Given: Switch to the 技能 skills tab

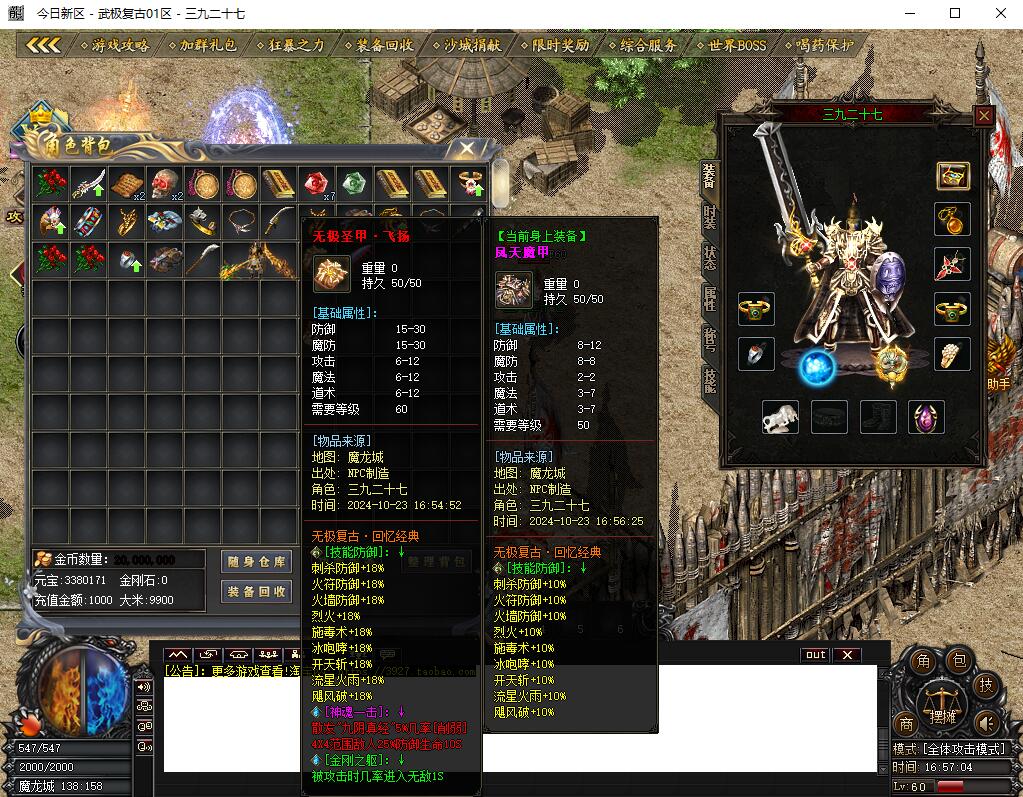Looking at the screenshot, I should (709, 378).
